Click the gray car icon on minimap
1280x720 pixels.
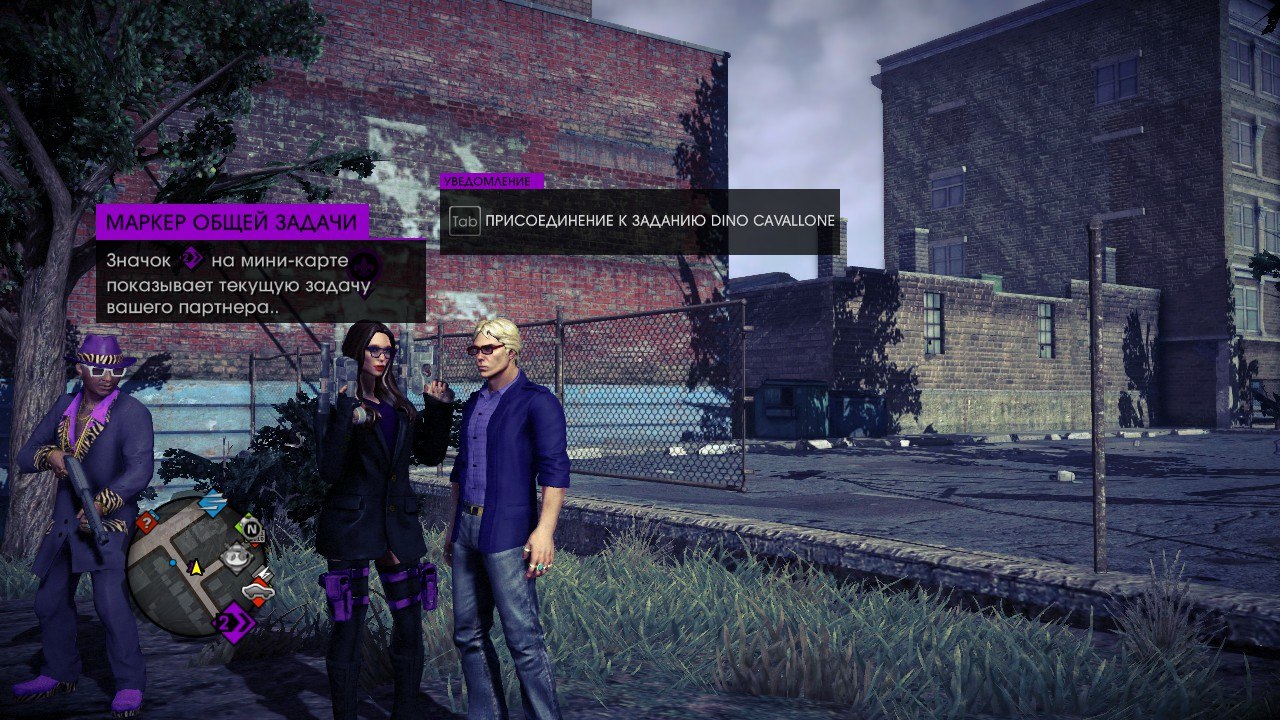pyautogui.click(x=256, y=592)
